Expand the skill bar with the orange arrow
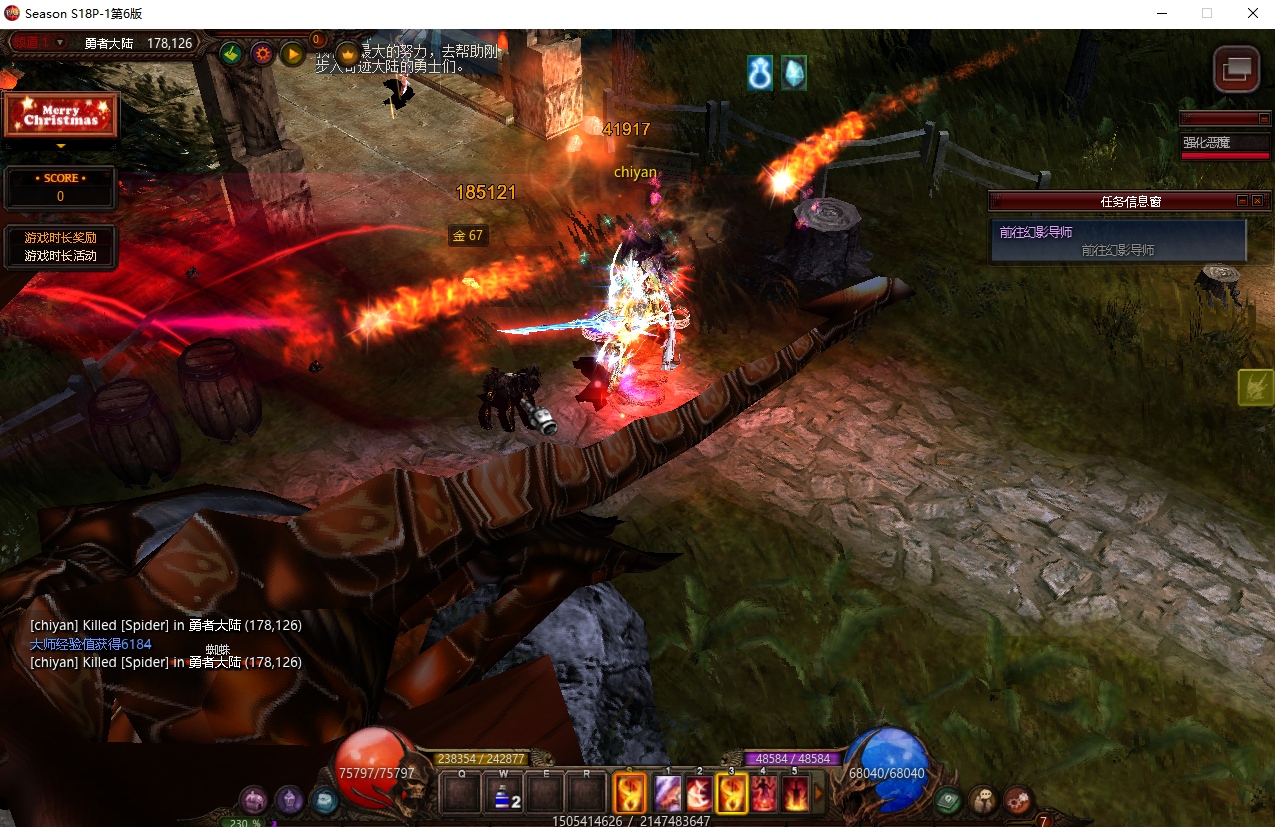 click(x=818, y=795)
